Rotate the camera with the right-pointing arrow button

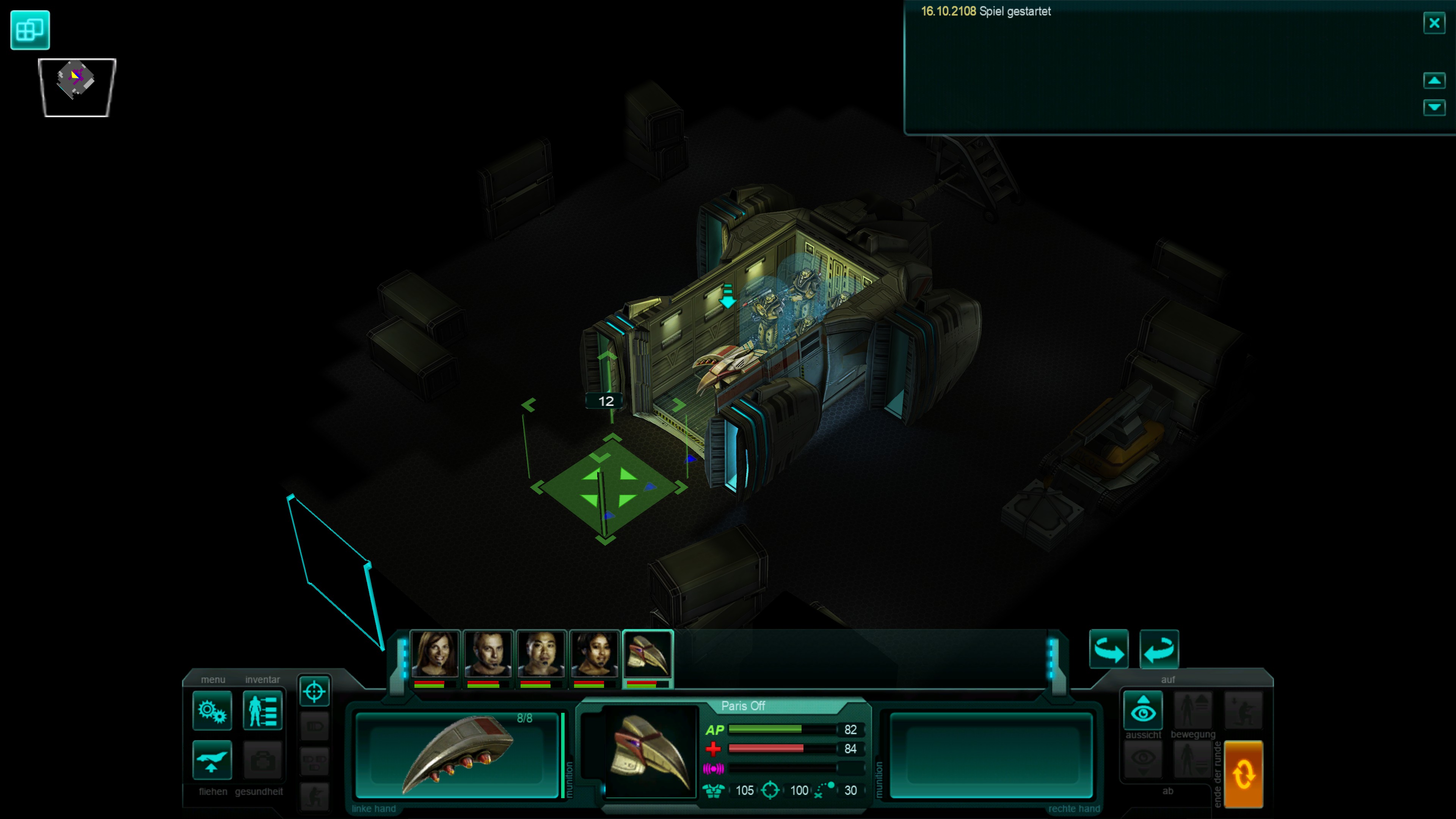point(1108,649)
